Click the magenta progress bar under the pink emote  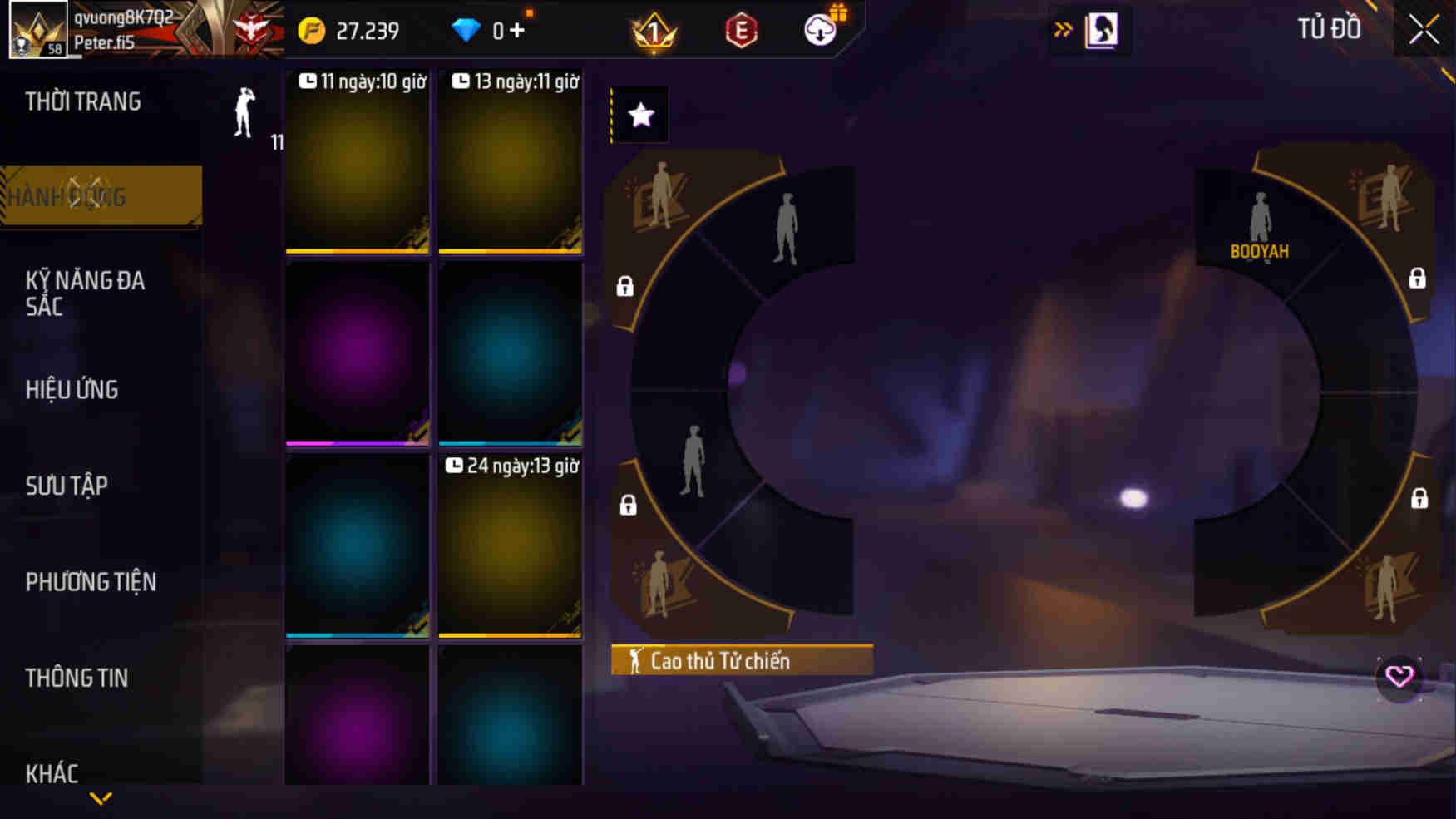point(357,445)
